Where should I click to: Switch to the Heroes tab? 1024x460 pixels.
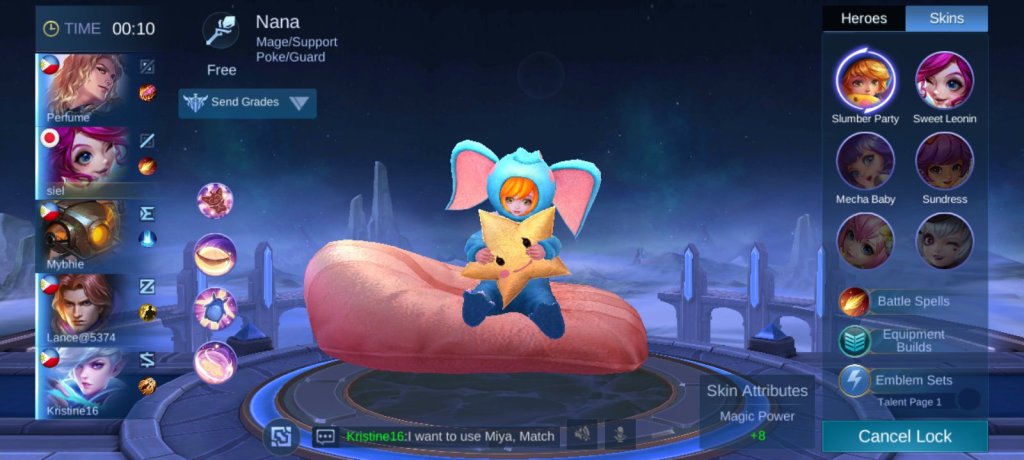(x=863, y=18)
